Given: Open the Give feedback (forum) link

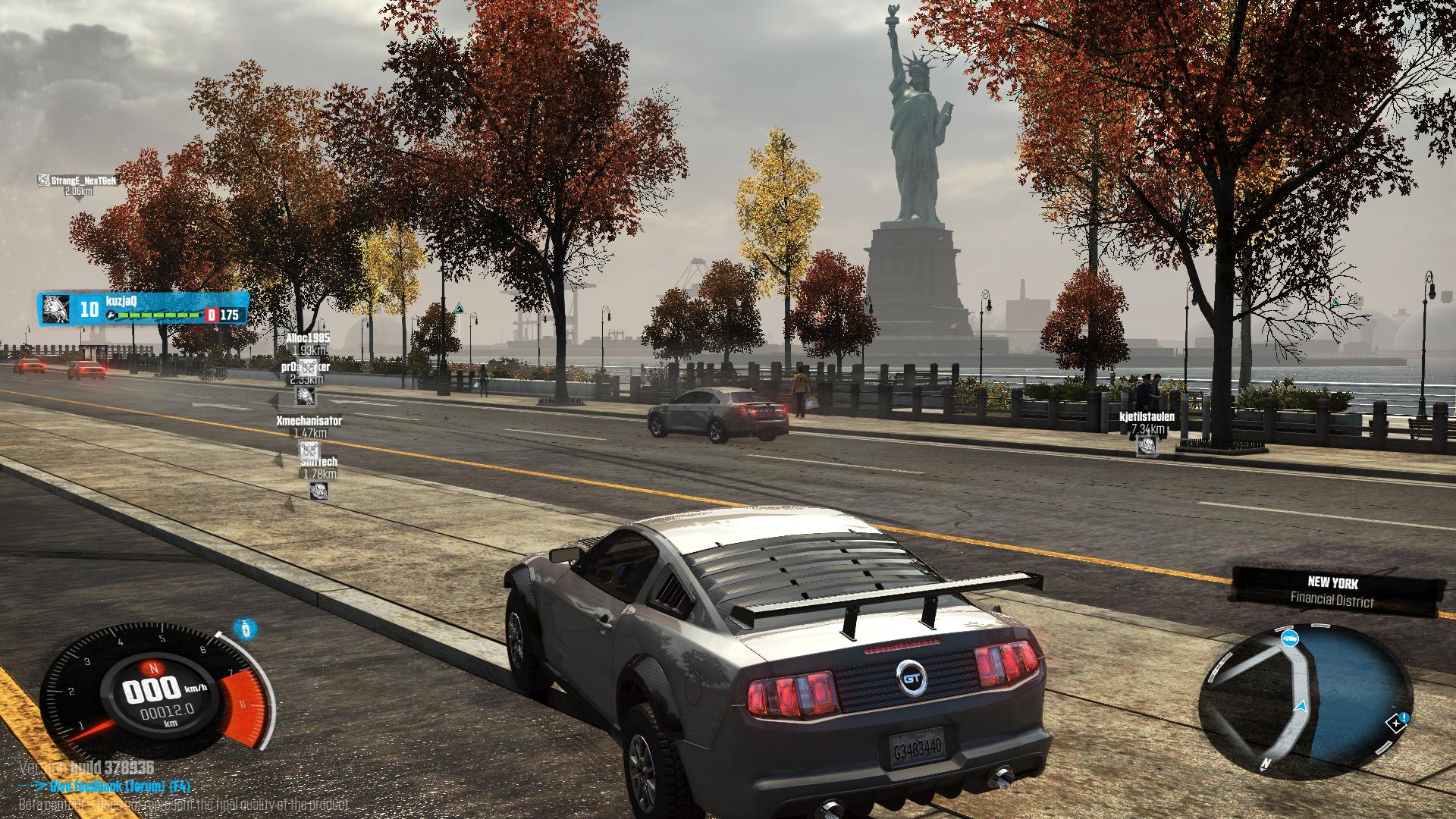Looking at the screenshot, I should (x=114, y=786).
